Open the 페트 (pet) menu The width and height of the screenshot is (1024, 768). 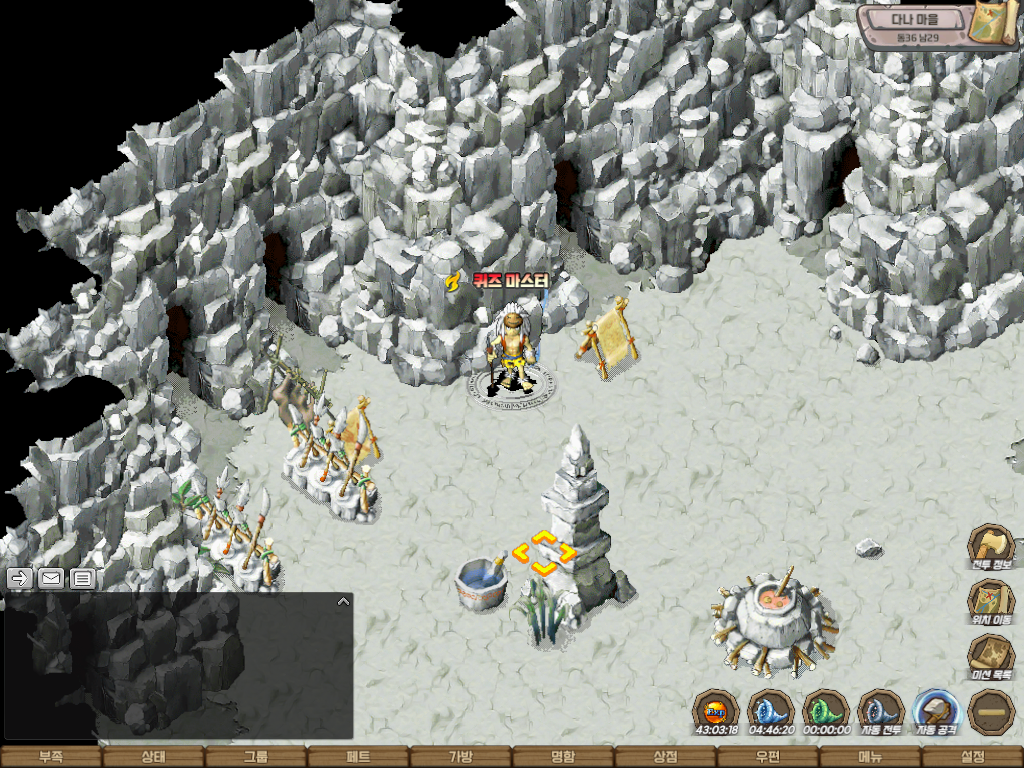[x=358, y=757]
